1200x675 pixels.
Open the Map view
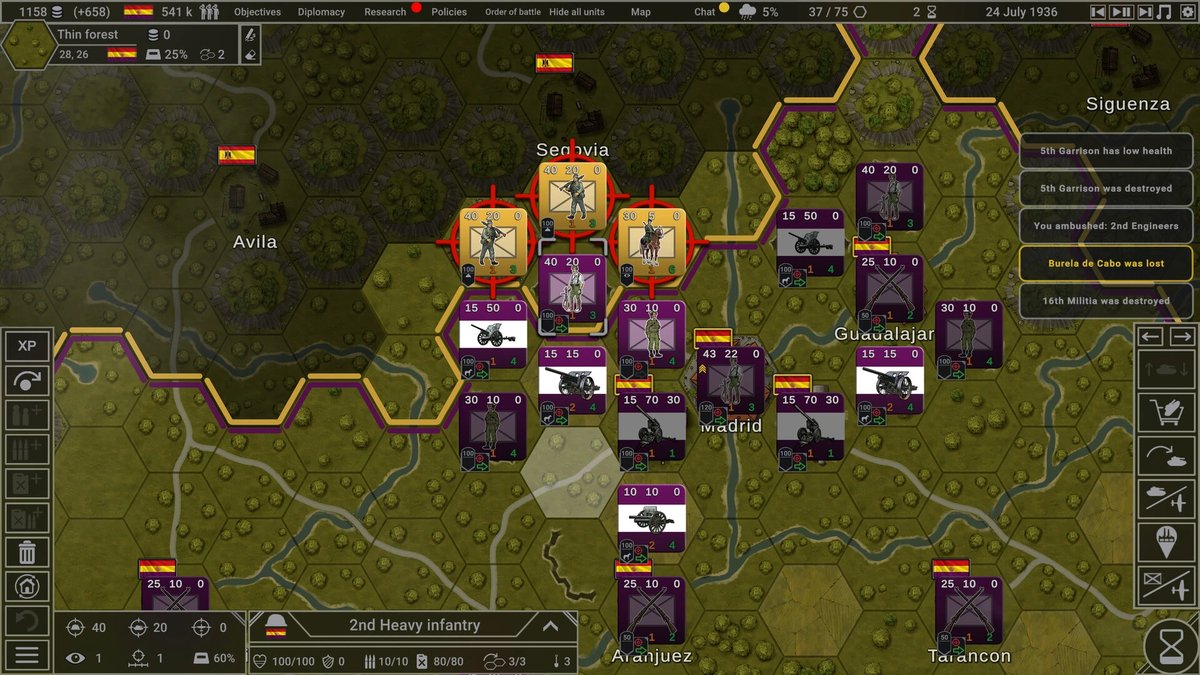(641, 12)
